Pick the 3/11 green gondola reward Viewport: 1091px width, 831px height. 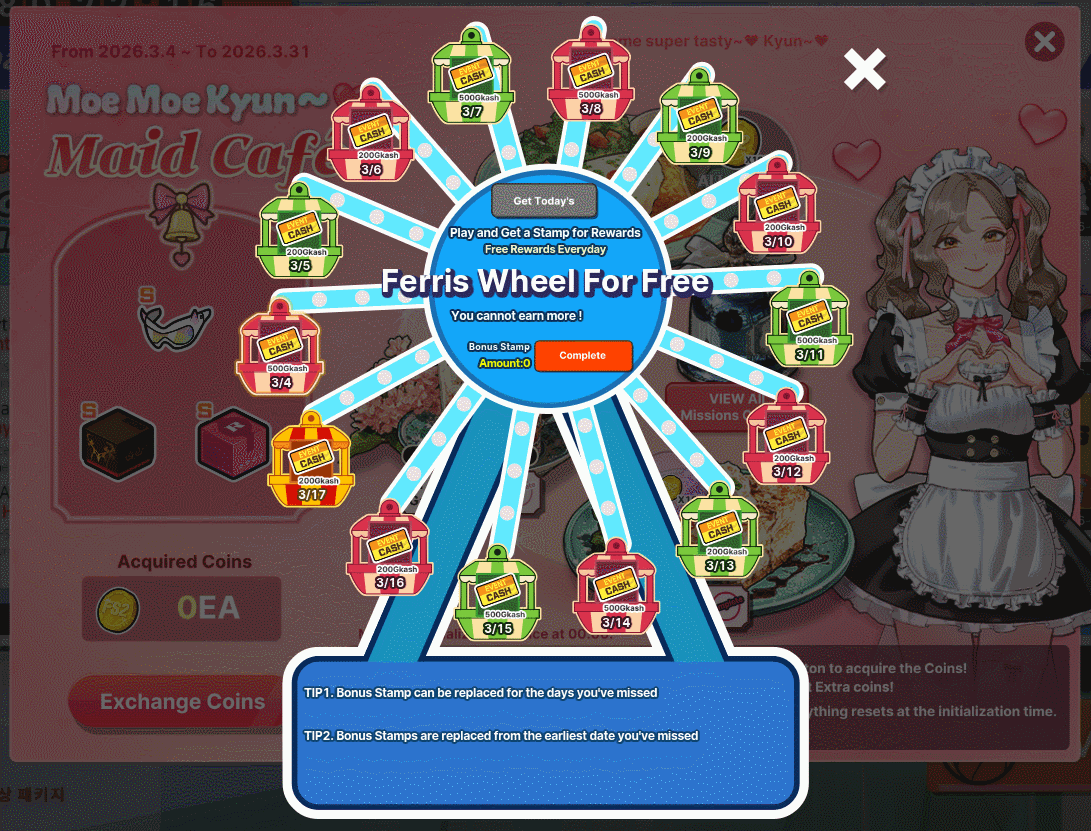[810, 323]
